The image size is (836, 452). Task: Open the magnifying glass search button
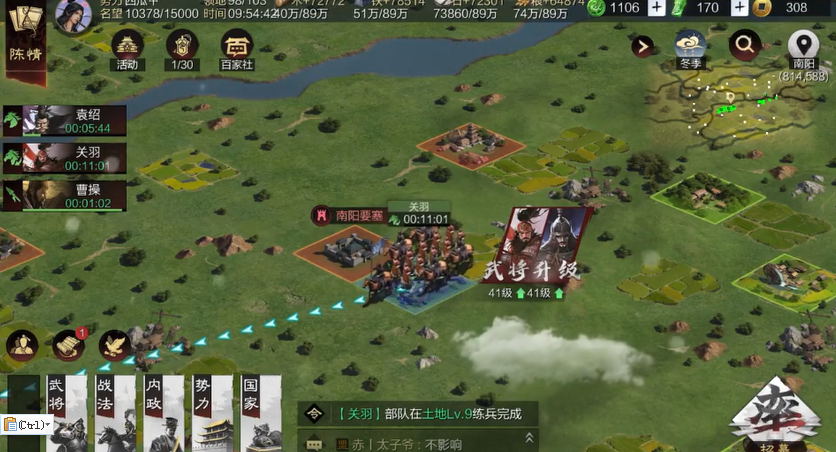744,44
